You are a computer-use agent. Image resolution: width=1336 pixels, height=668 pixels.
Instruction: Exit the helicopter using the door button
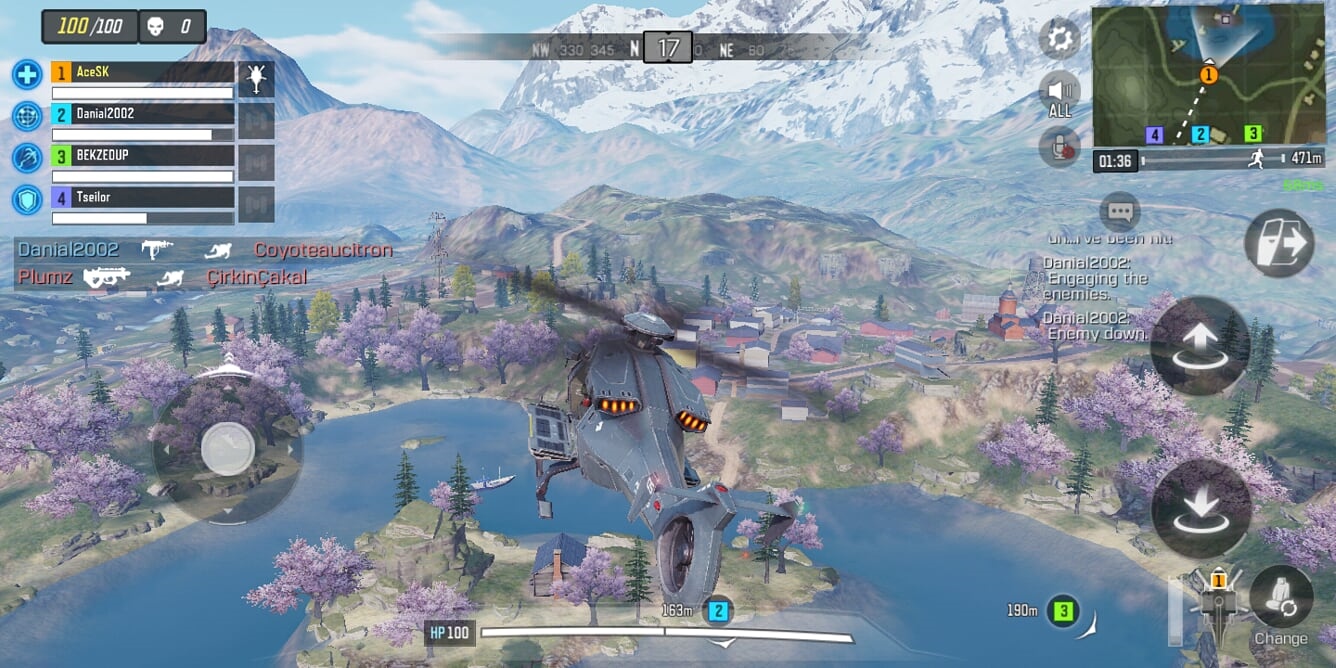[x=1279, y=243]
